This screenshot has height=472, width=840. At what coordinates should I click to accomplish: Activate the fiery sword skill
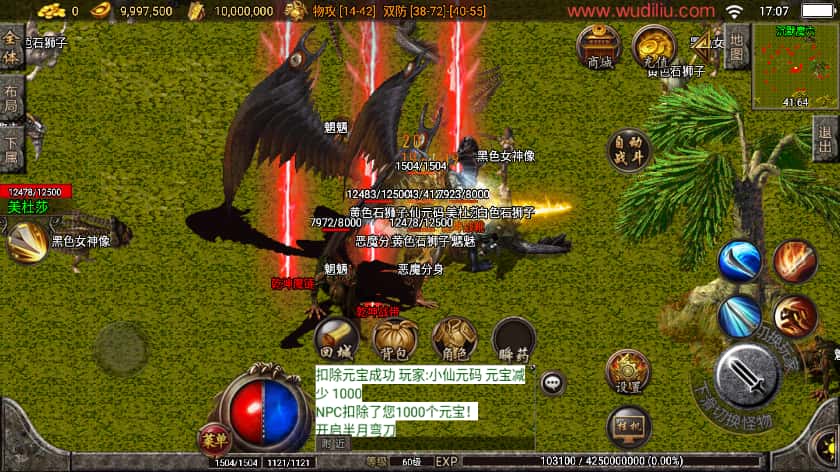pos(794,261)
